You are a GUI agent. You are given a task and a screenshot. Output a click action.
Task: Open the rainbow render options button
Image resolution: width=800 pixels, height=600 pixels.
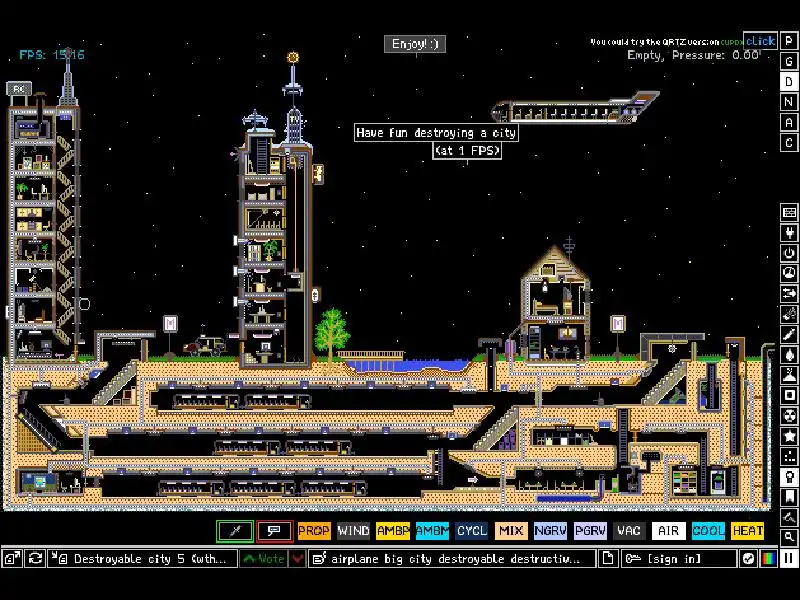click(x=768, y=558)
